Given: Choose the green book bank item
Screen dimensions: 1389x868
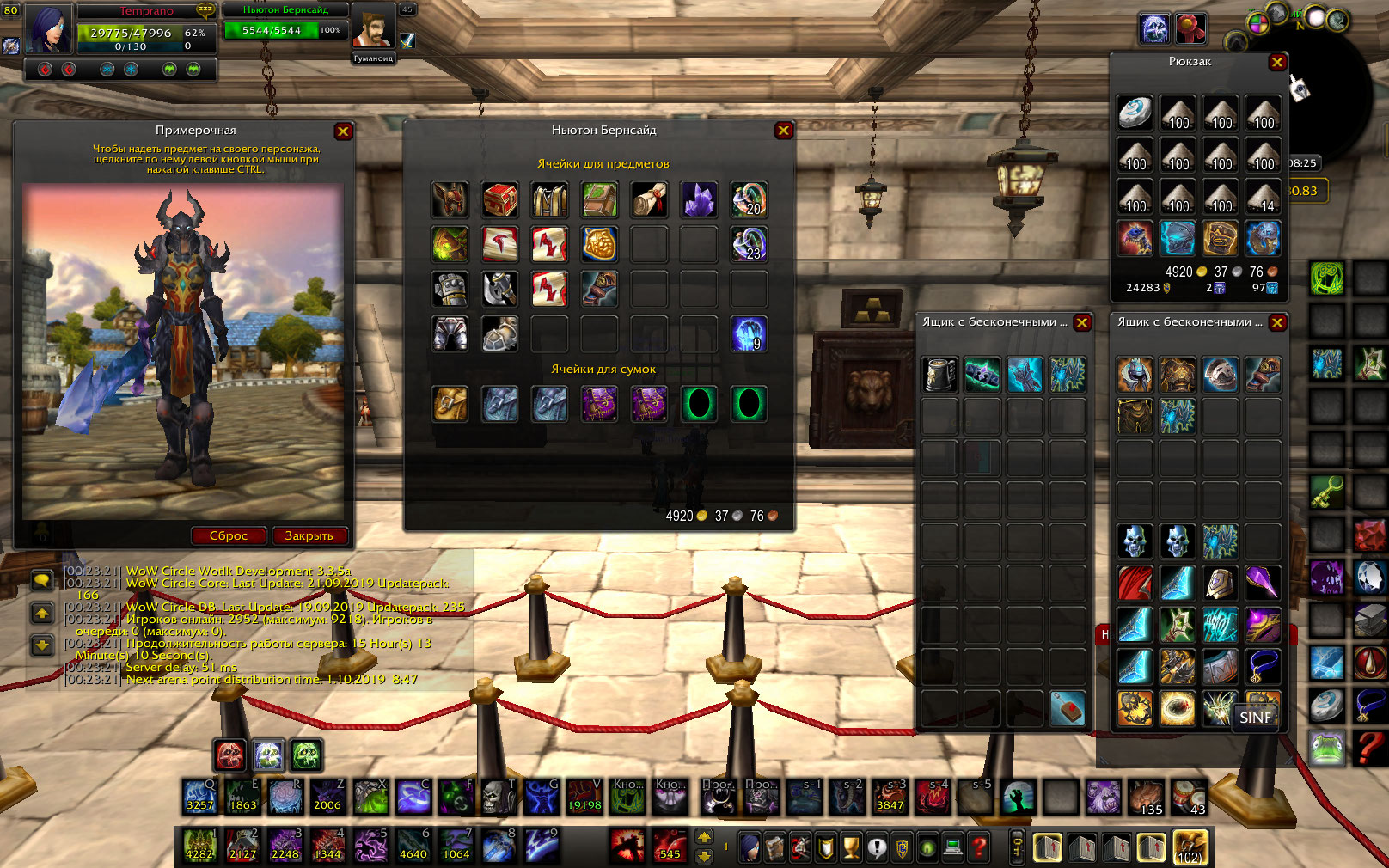Looking at the screenshot, I should click(x=599, y=199).
